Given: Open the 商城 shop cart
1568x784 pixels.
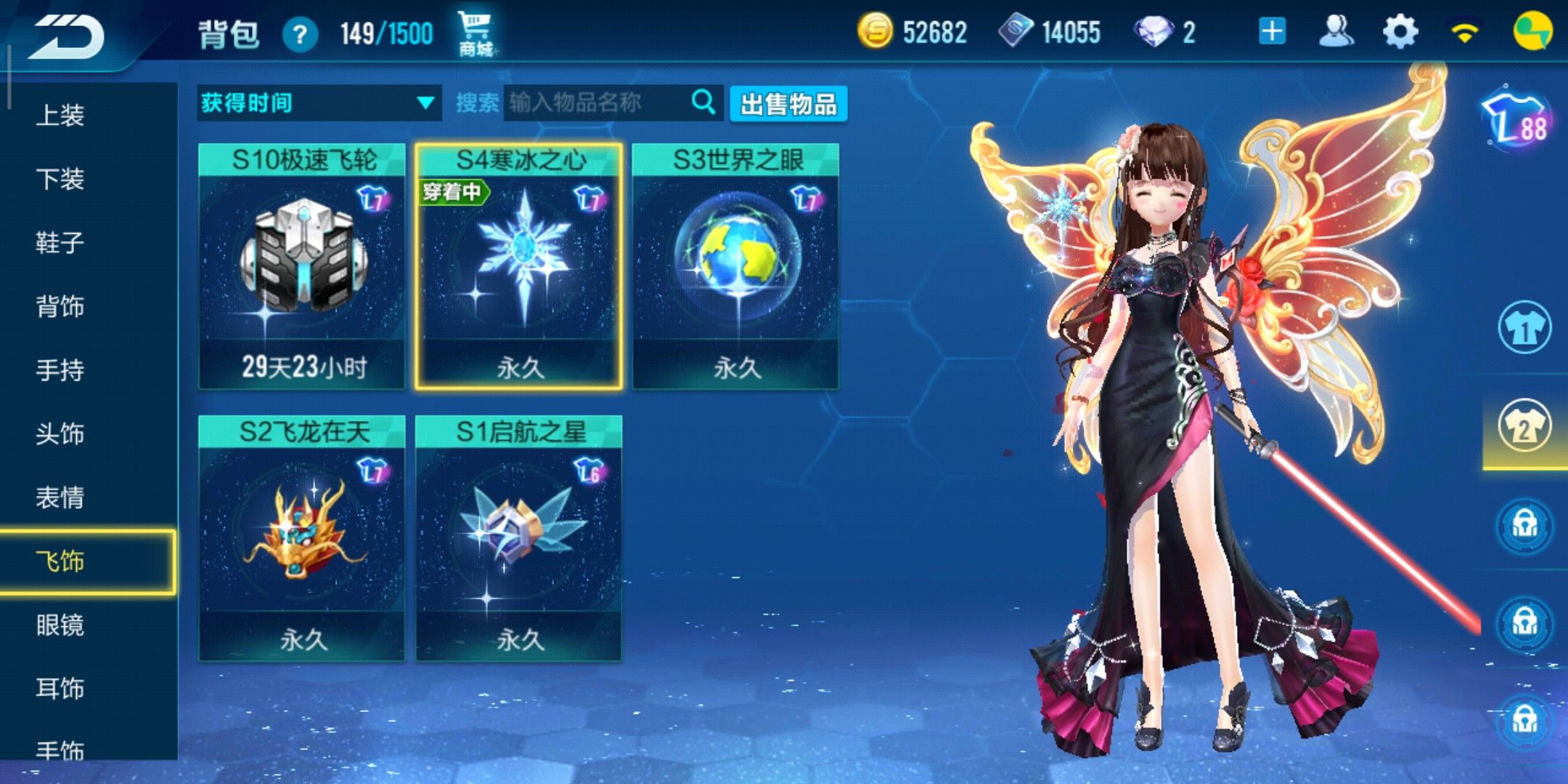Looking at the screenshot, I should tap(475, 34).
